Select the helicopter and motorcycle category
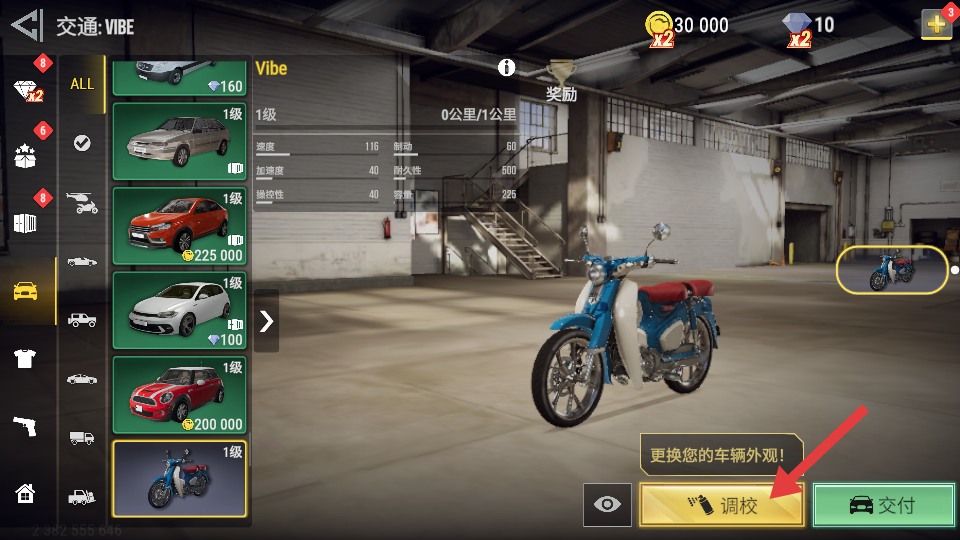Image resolution: width=960 pixels, height=540 pixels. (82, 202)
